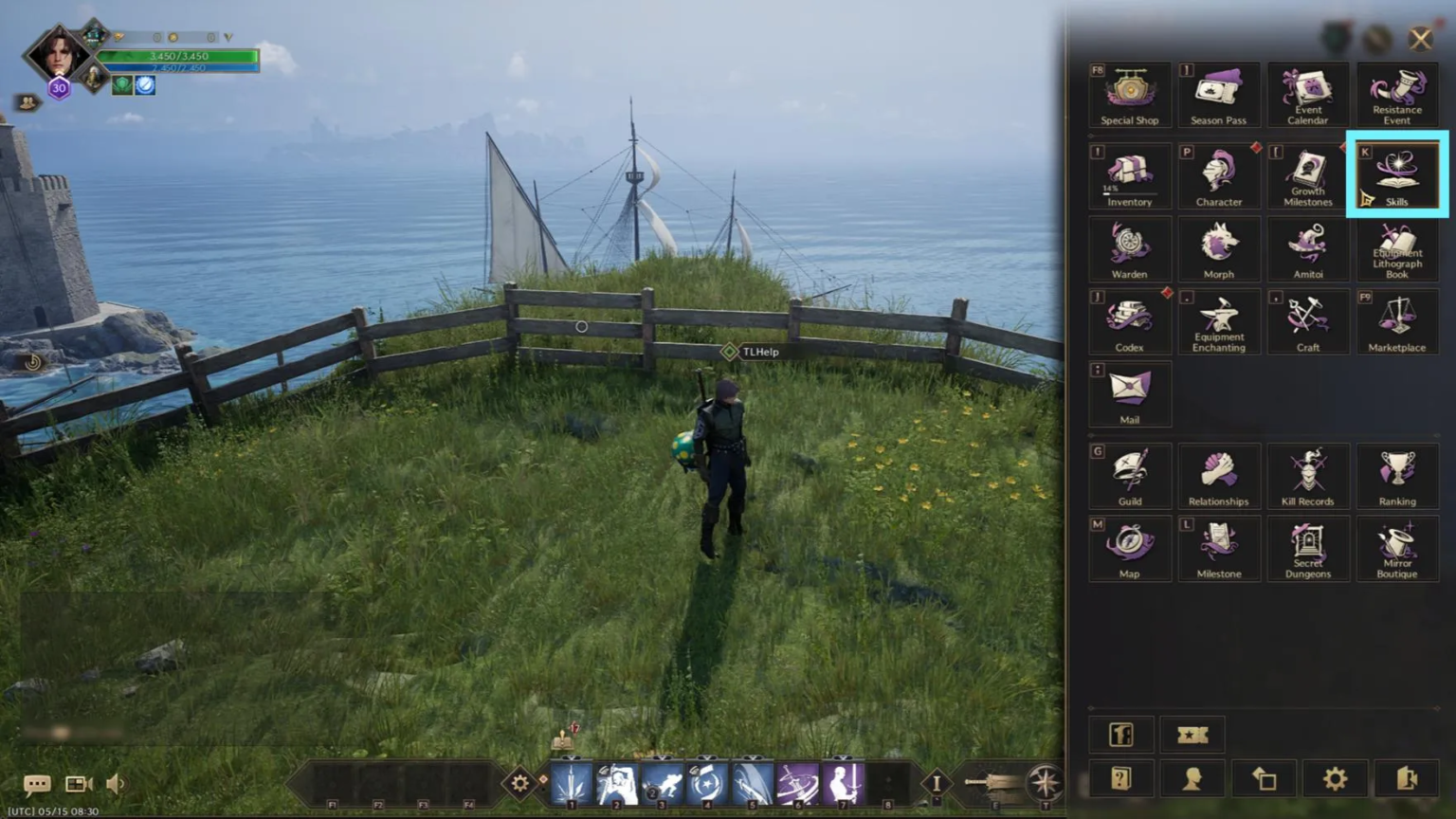Open the Inventory
1456x819 pixels.
(x=1129, y=175)
